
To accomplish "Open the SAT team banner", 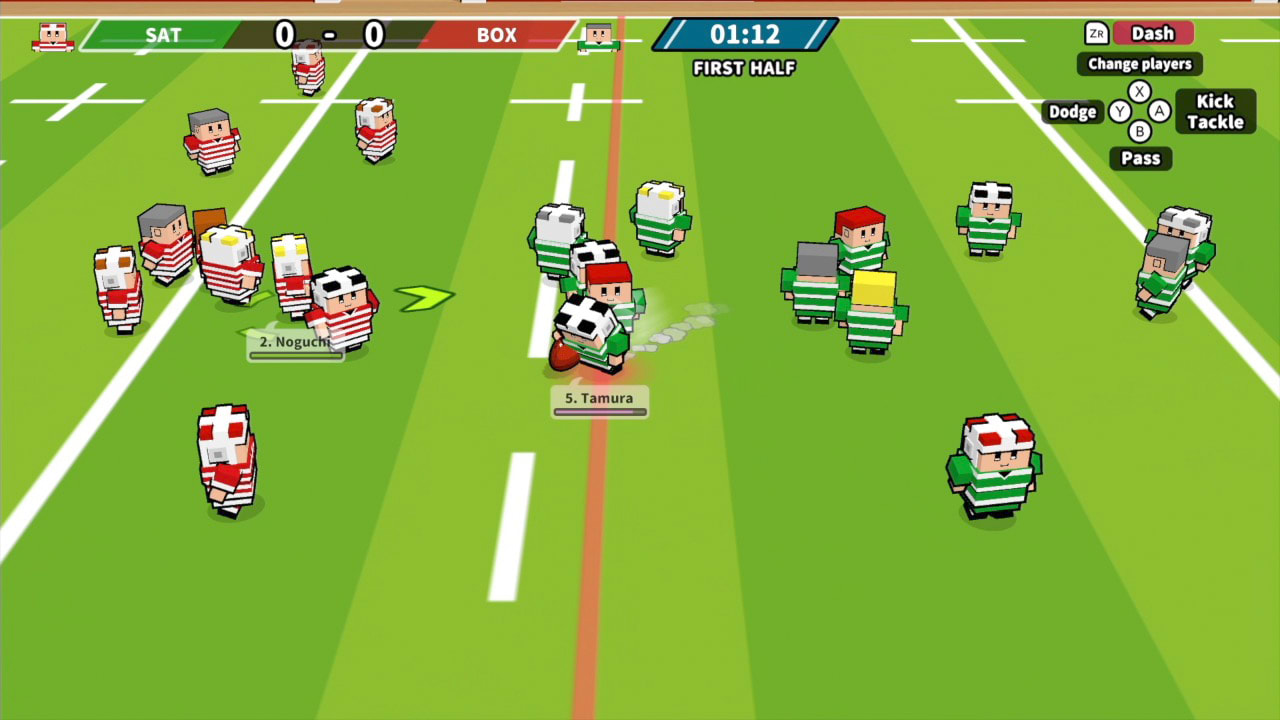I will 163,35.
